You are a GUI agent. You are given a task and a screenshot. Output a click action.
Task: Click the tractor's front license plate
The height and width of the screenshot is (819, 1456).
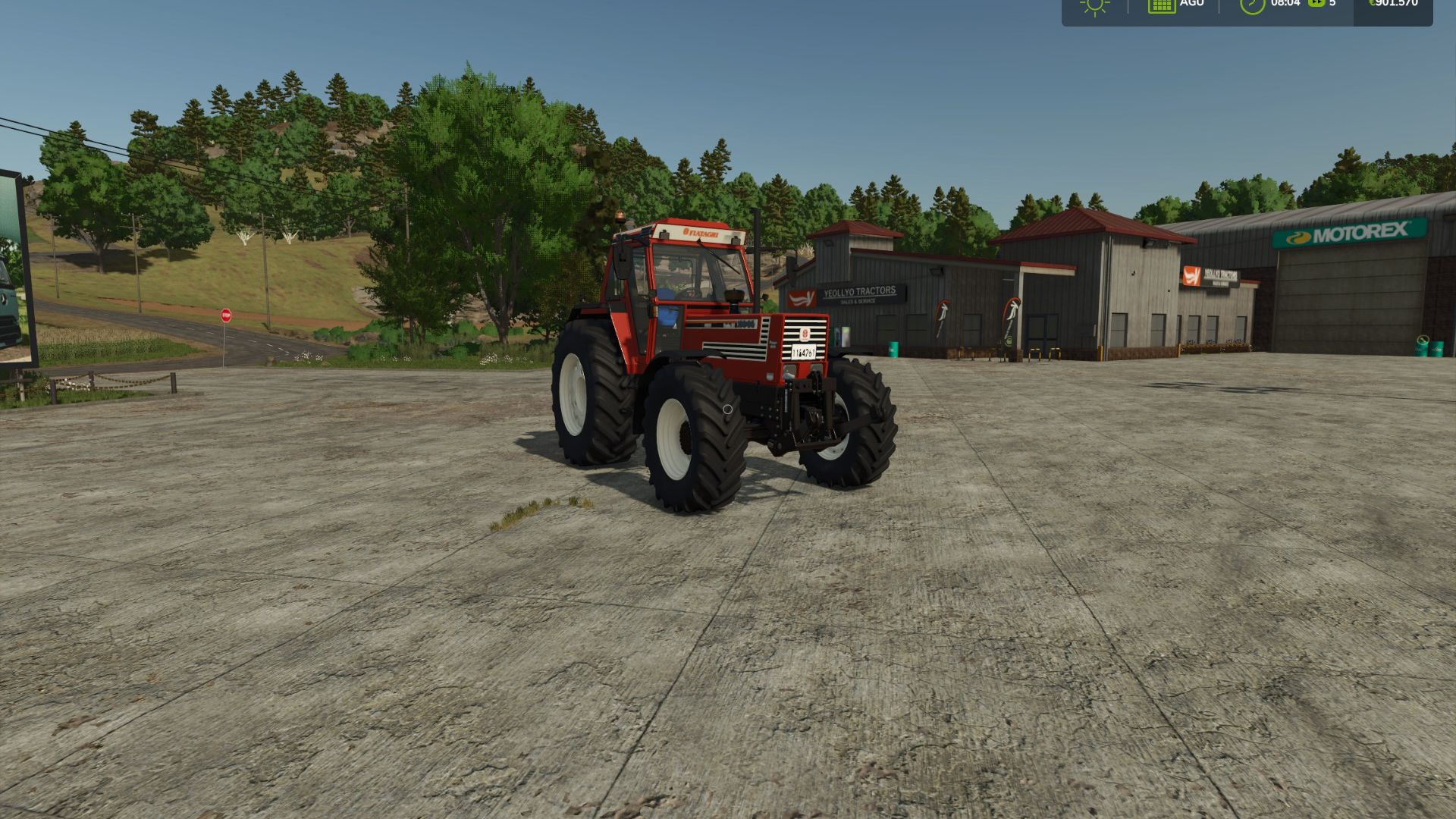(804, 352)
